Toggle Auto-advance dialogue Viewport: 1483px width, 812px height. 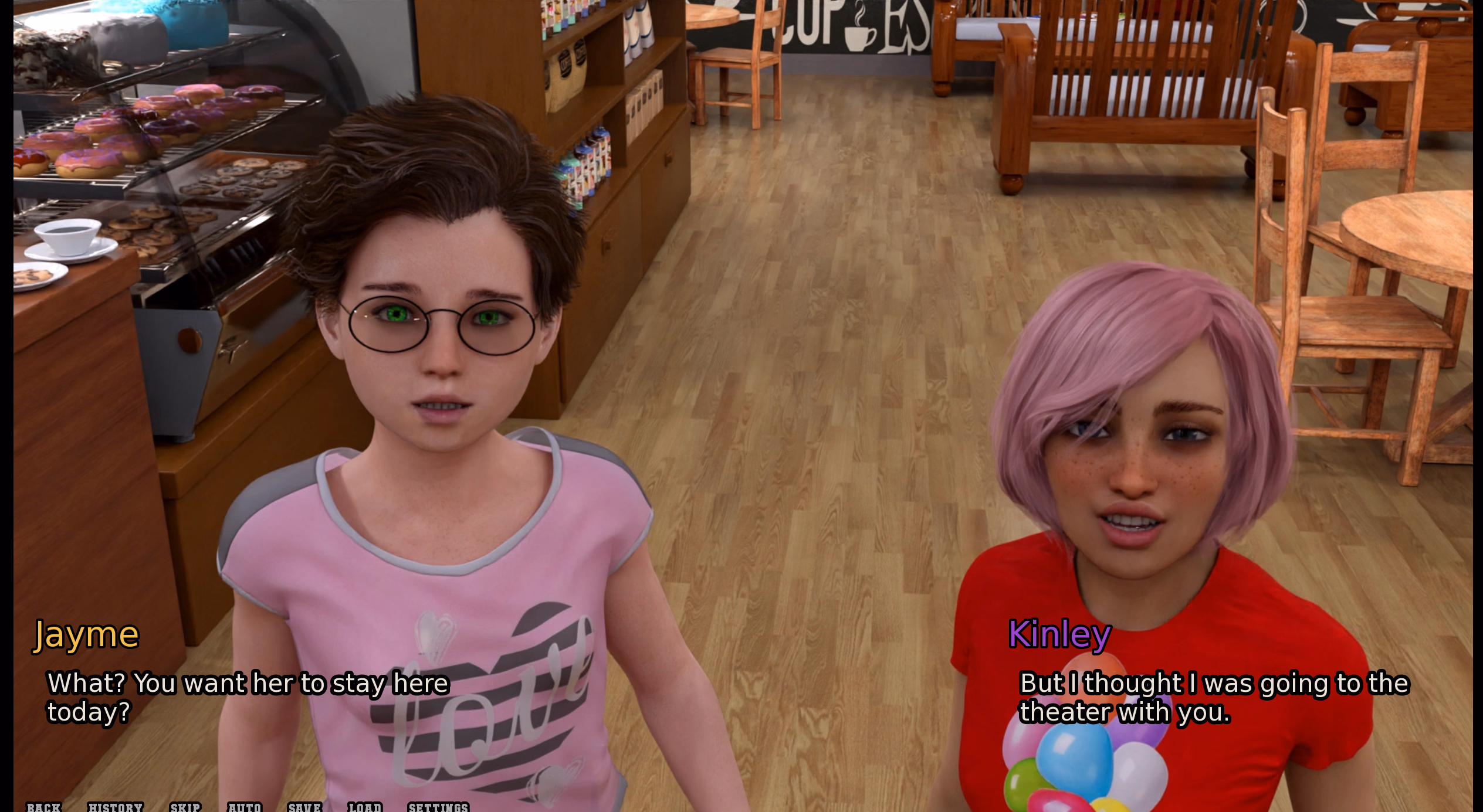[245, 807]
